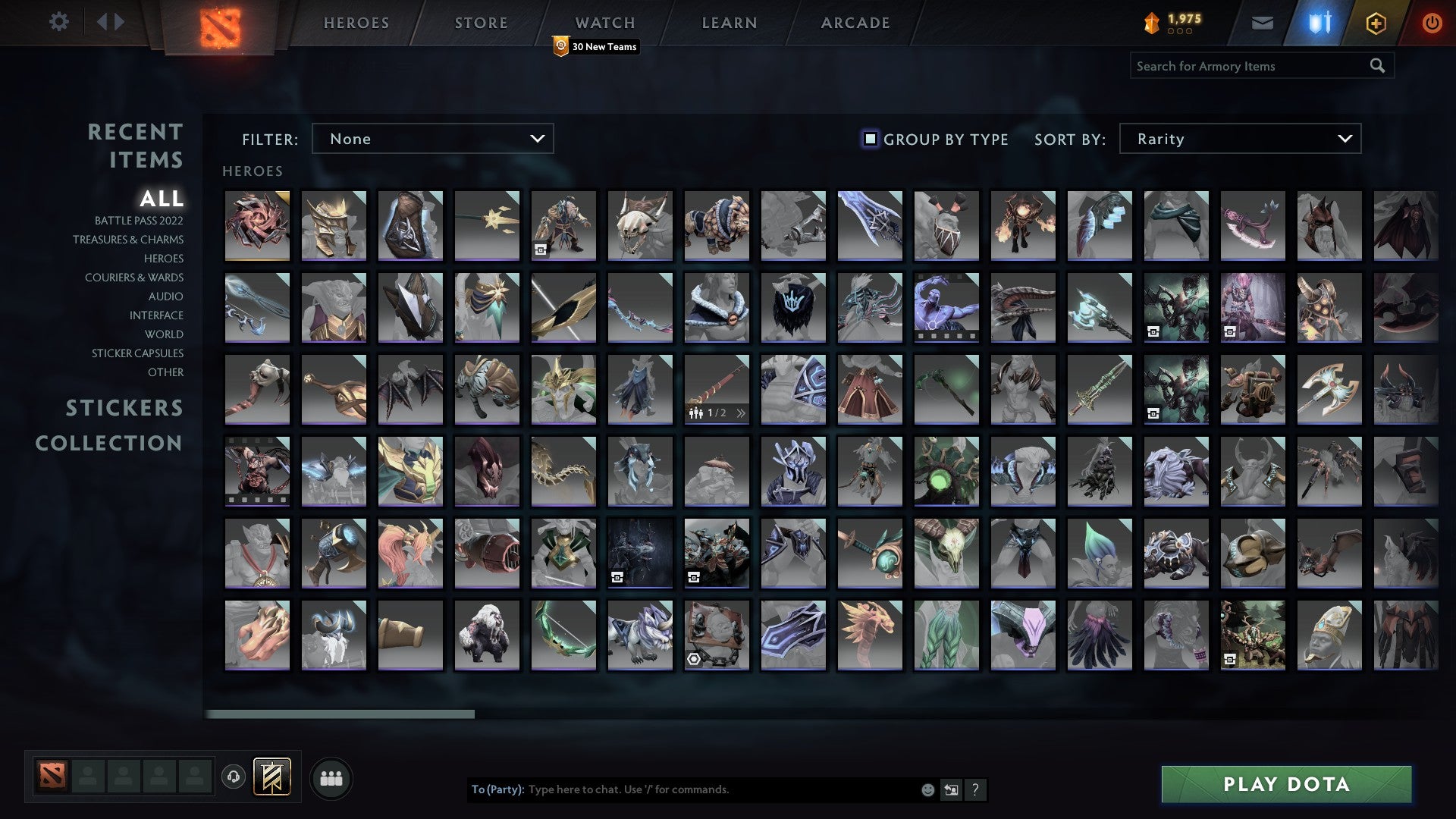
Task: Toggle the headset voice chat icon
Action: coord(233,777)
